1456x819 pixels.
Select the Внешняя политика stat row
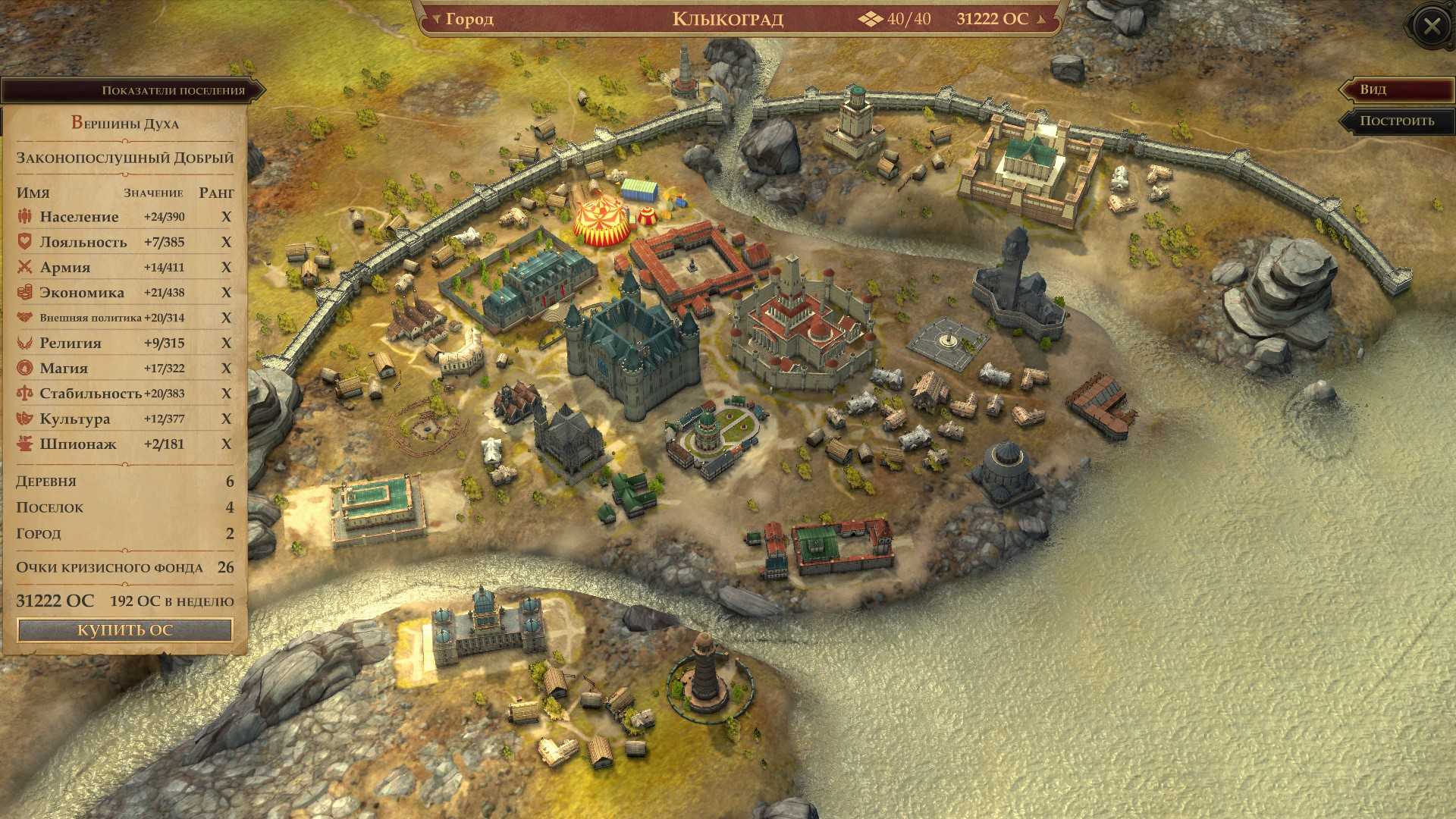(125, 318)
